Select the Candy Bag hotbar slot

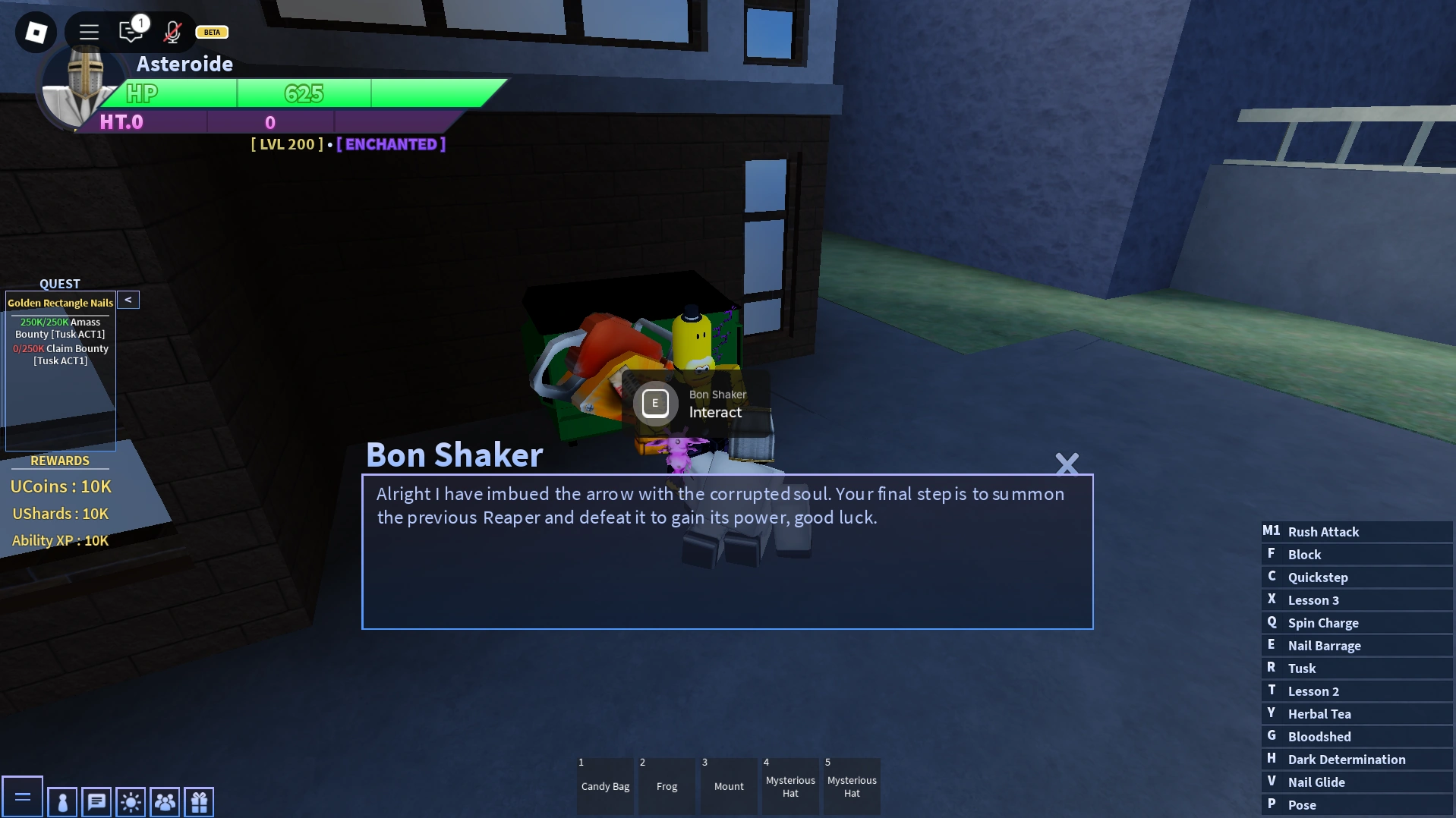click(x=604, y=785)
